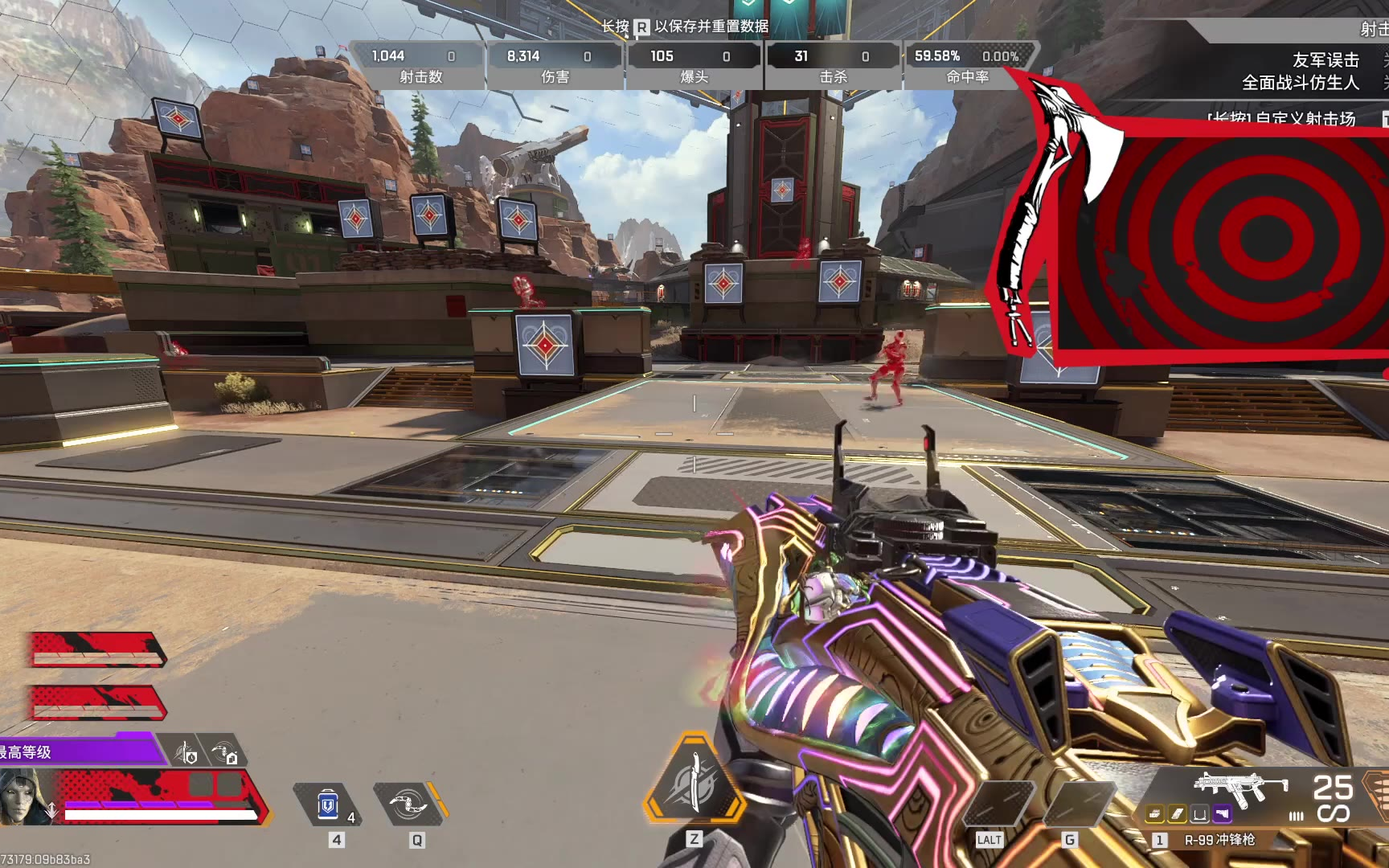Click the 爆头 headshots stat panel

pos(694,65)
